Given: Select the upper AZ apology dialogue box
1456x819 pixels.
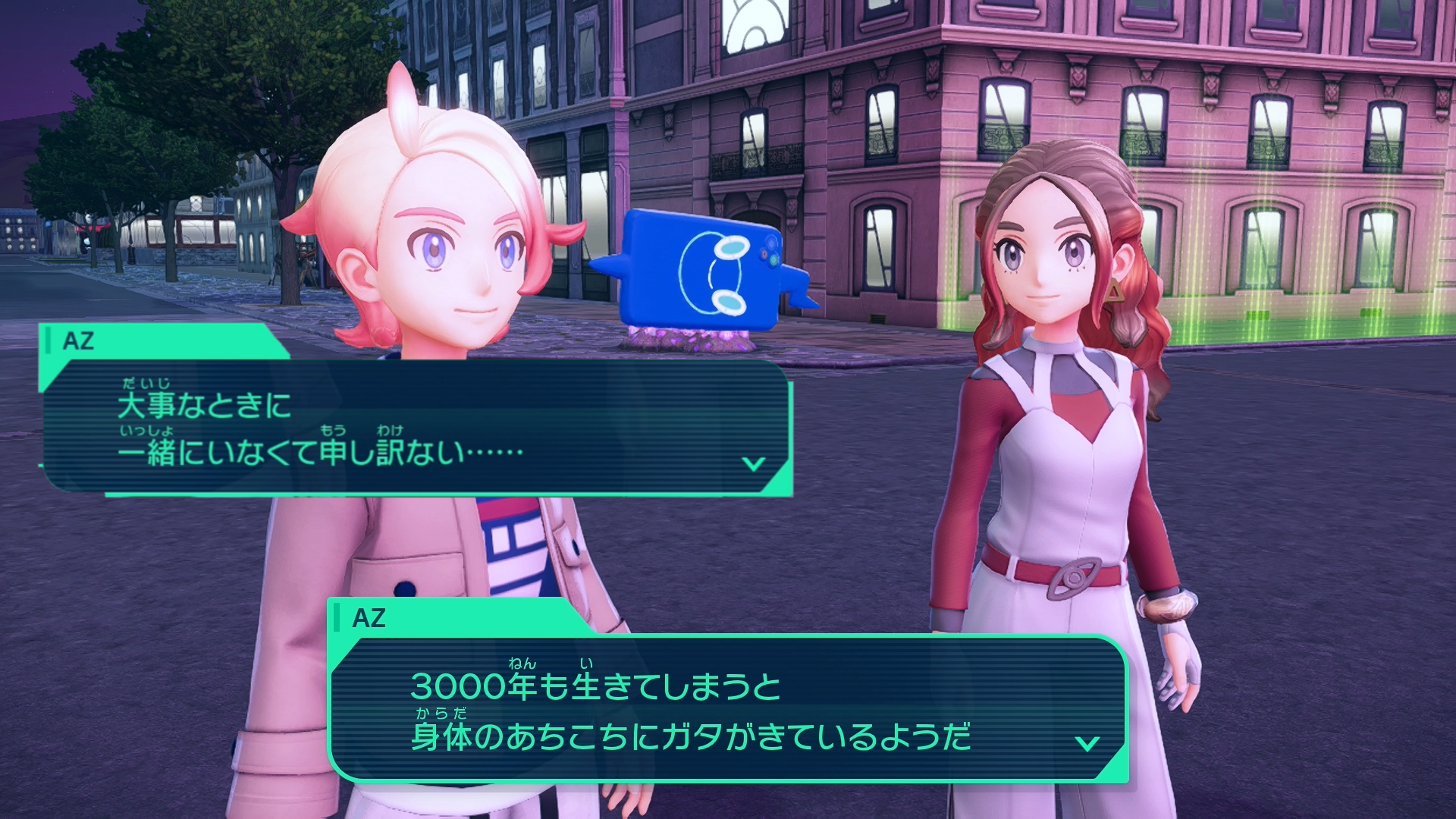Looking at the screenshot, I should pyautogui.click(x=416, y=426).
